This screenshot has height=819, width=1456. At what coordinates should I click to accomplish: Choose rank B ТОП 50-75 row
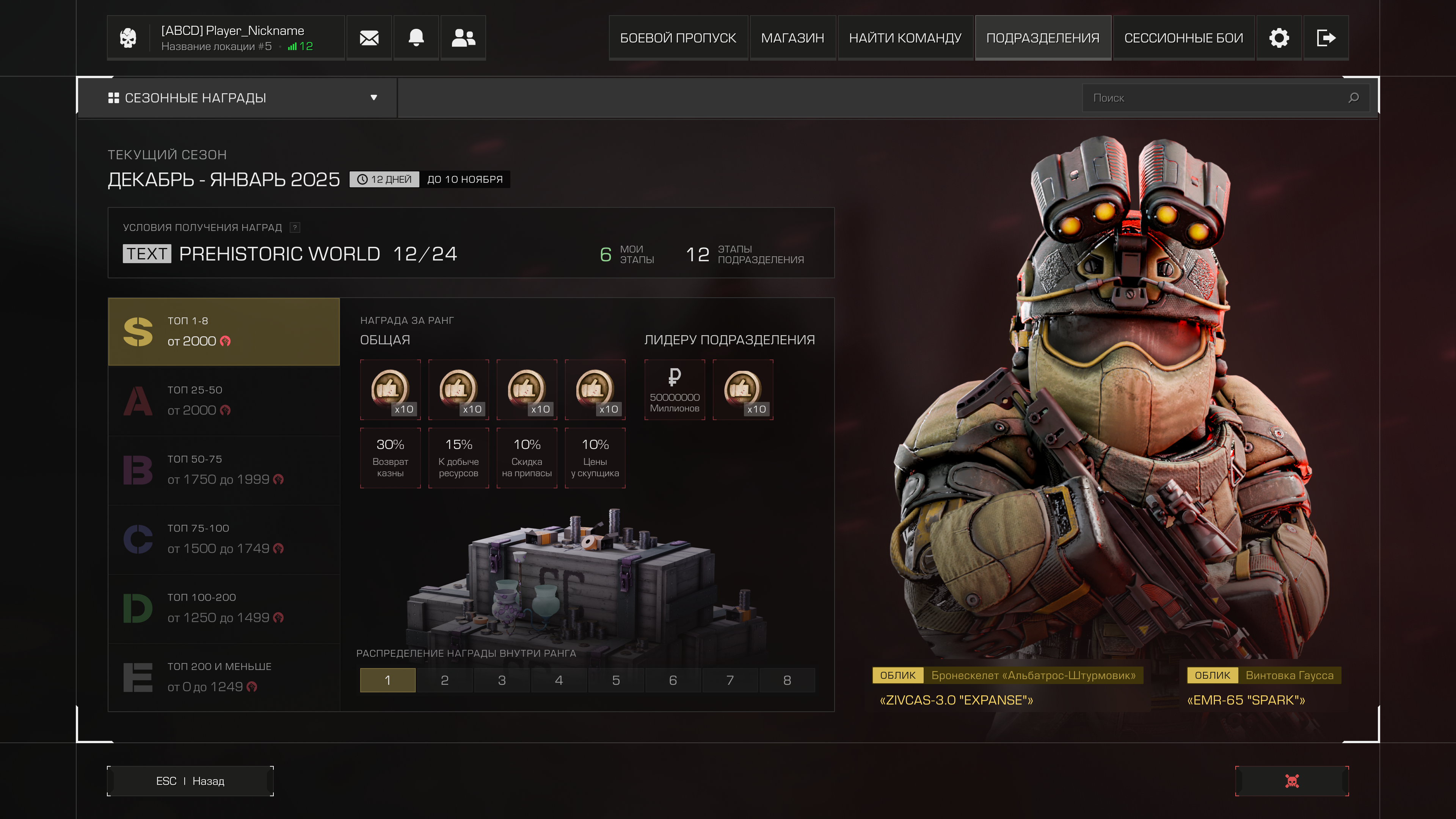[x=224, y=470]
